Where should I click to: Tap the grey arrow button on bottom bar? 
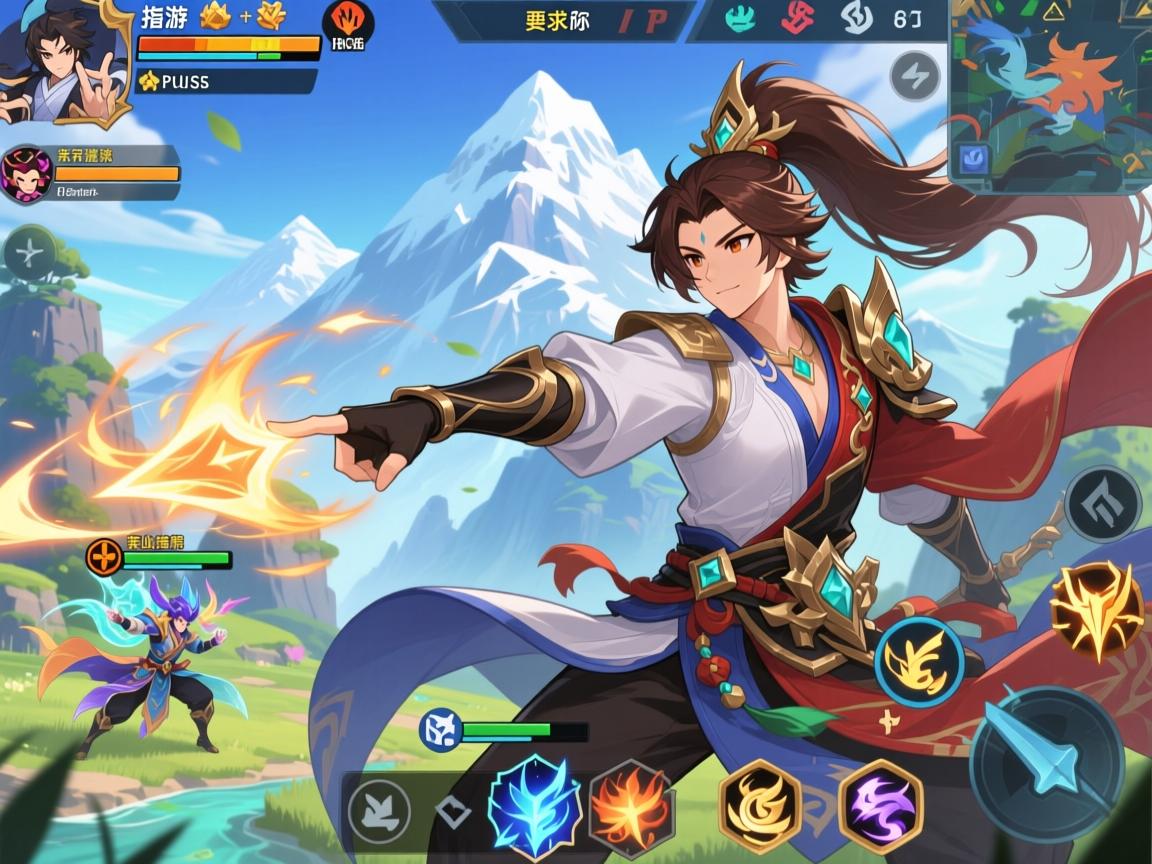[x=378, y=808]
